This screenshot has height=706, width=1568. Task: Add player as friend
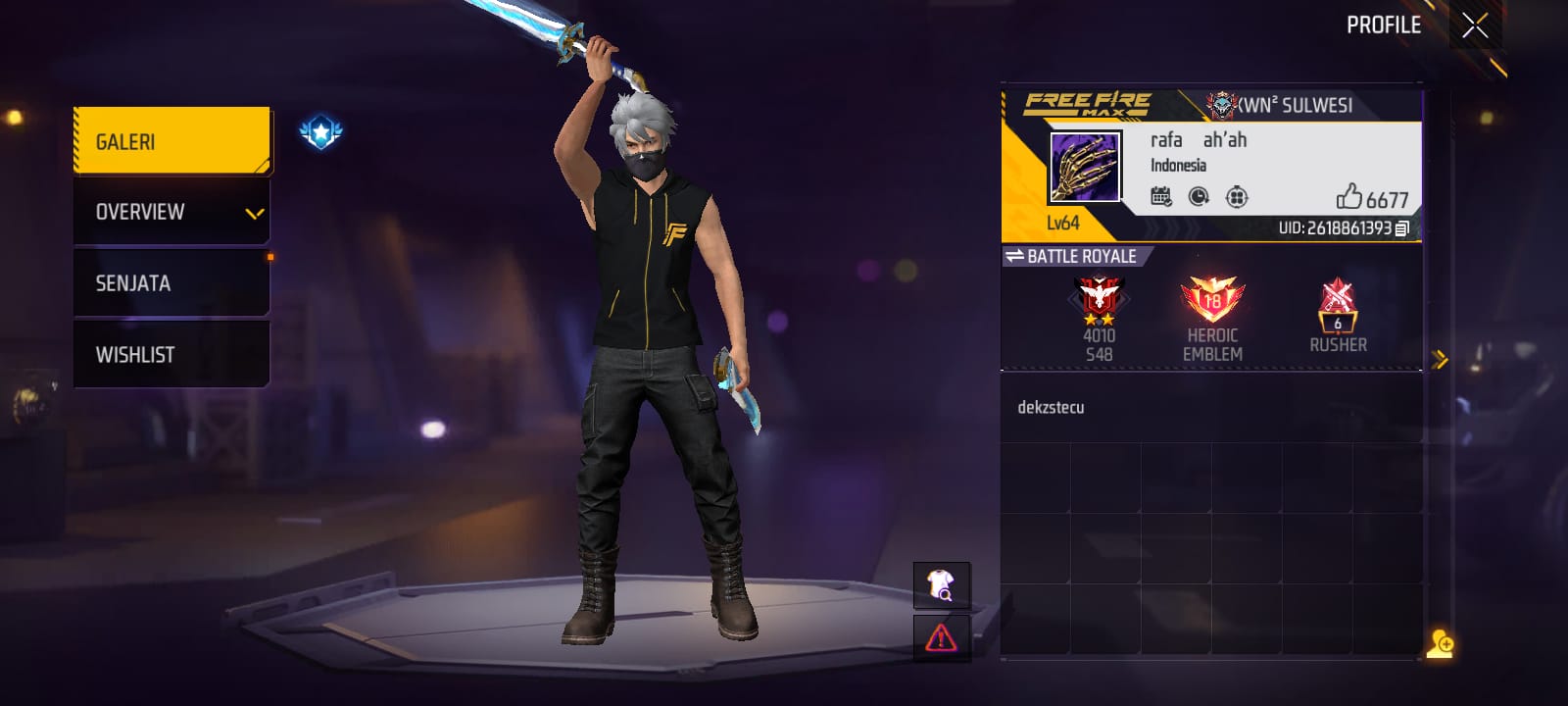point(1440,643)
